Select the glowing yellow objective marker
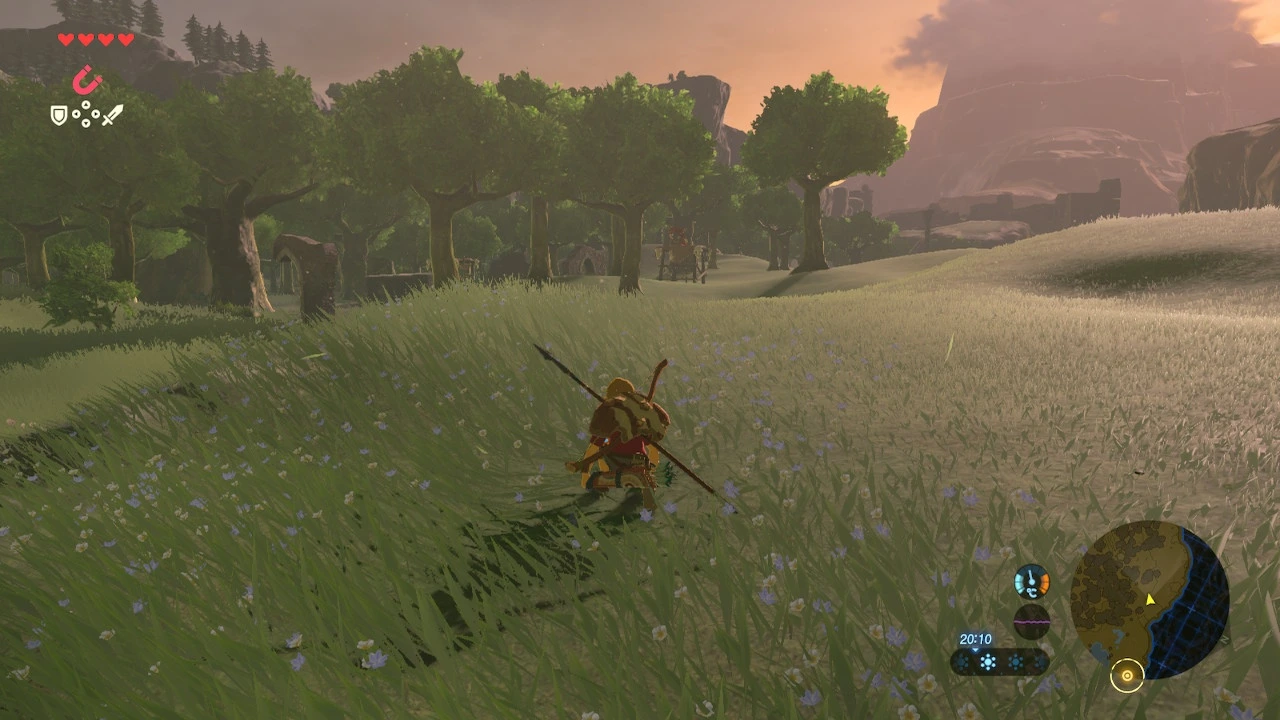 1127,676
